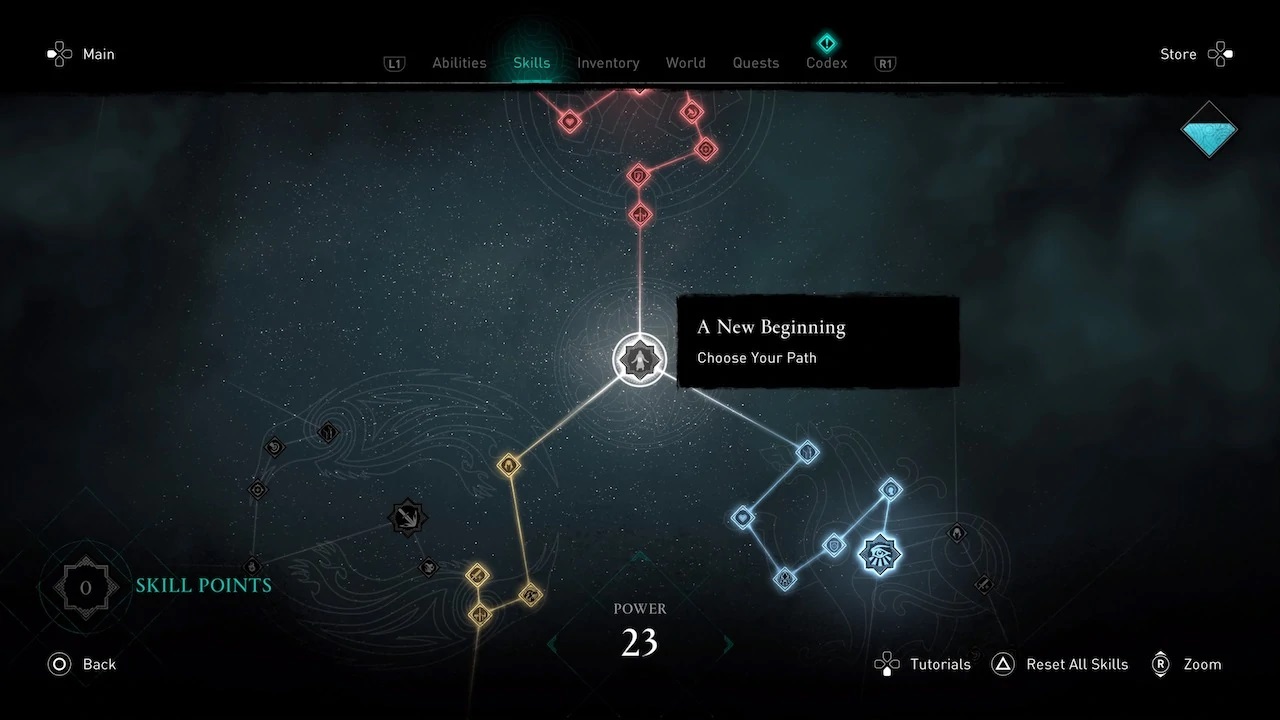This screenshot has height=720, width=1280.
Task: Activate the Zoom control
Action: tap(1202, 664)
